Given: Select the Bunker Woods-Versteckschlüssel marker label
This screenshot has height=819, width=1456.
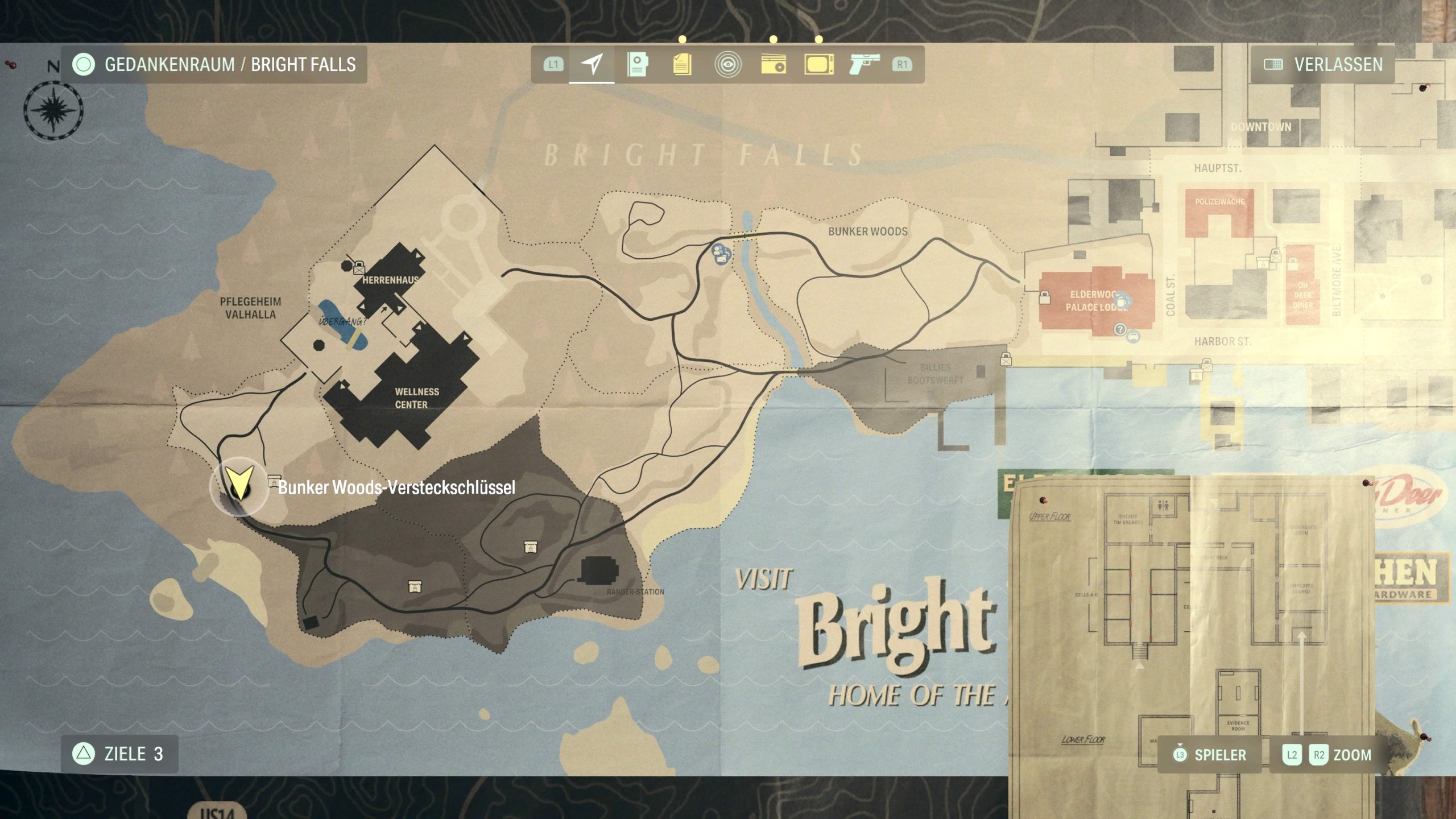Looking at the screenshot, I should tap(396, 487).
